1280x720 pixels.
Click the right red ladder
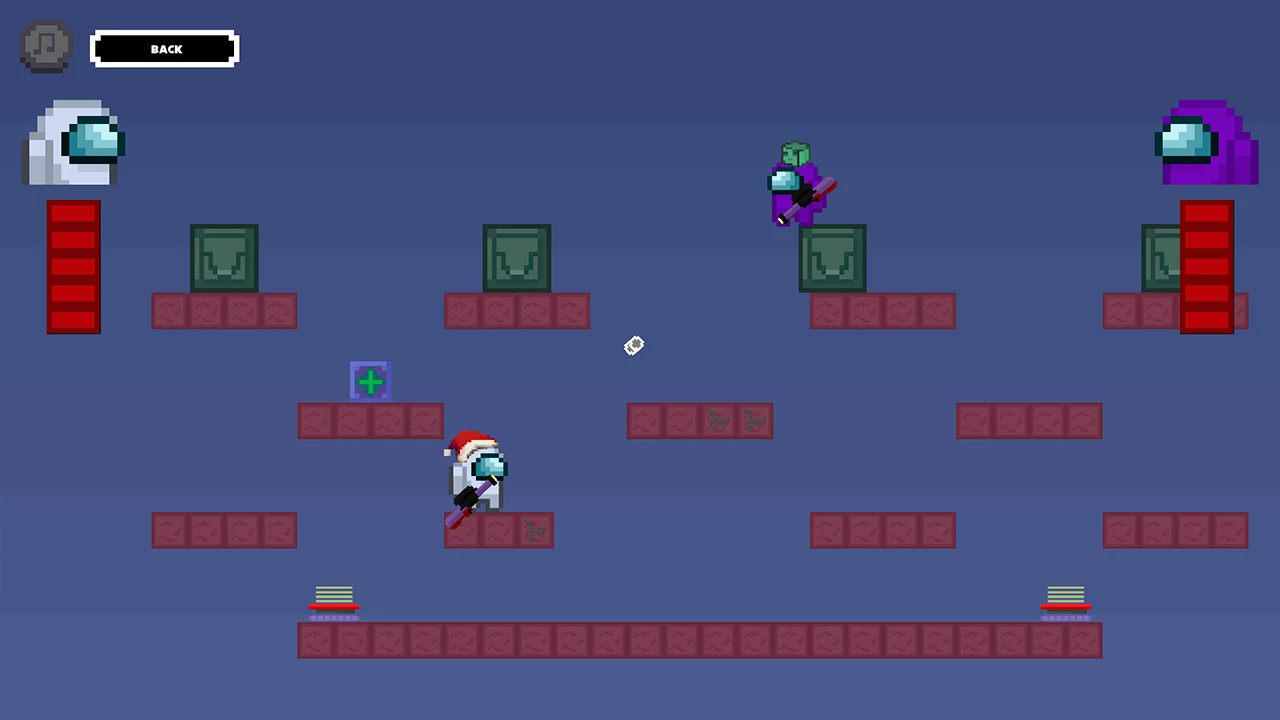[1207, 265]
